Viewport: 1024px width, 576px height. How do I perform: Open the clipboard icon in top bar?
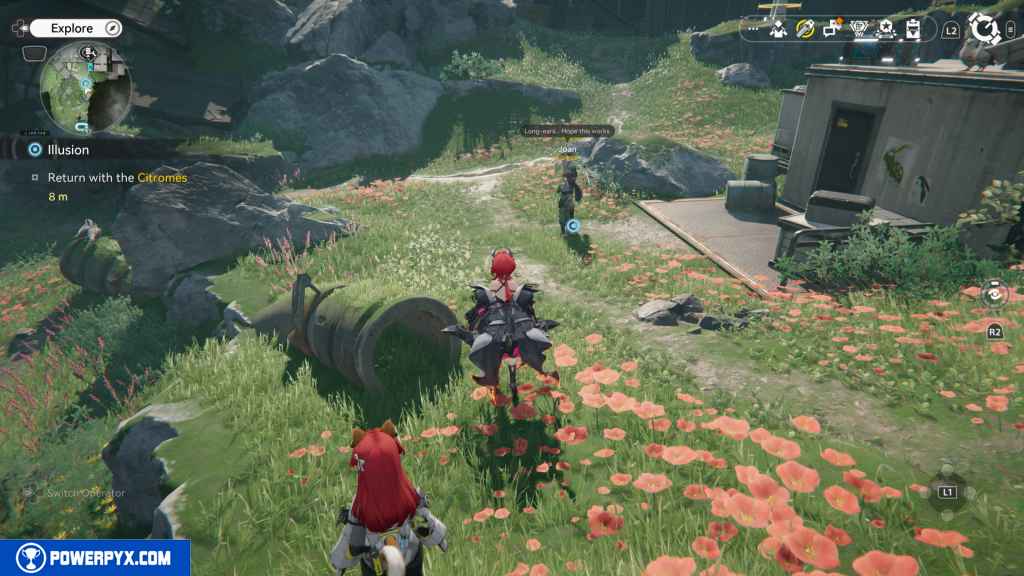pos(912,30)
